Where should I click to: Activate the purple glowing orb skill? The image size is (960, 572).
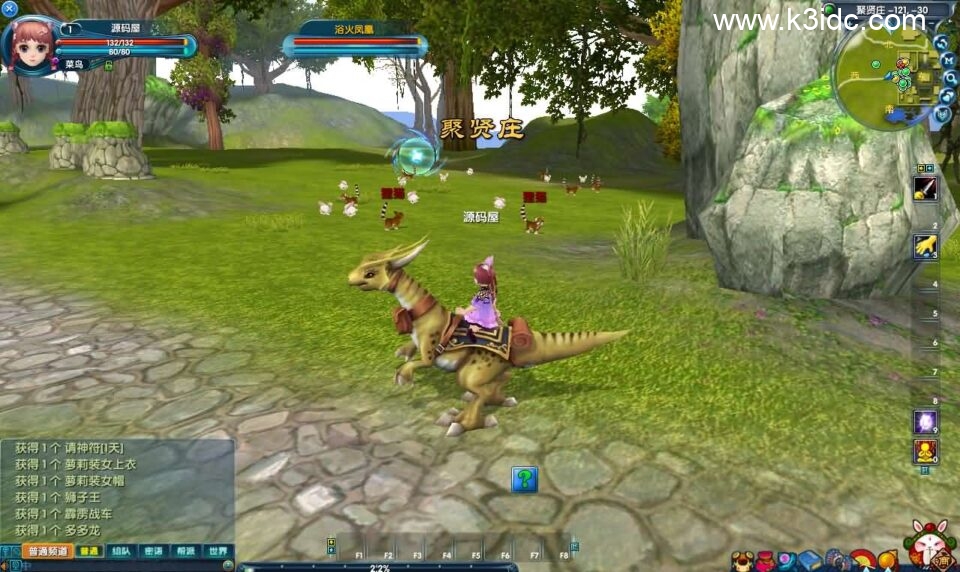point(925,421)
